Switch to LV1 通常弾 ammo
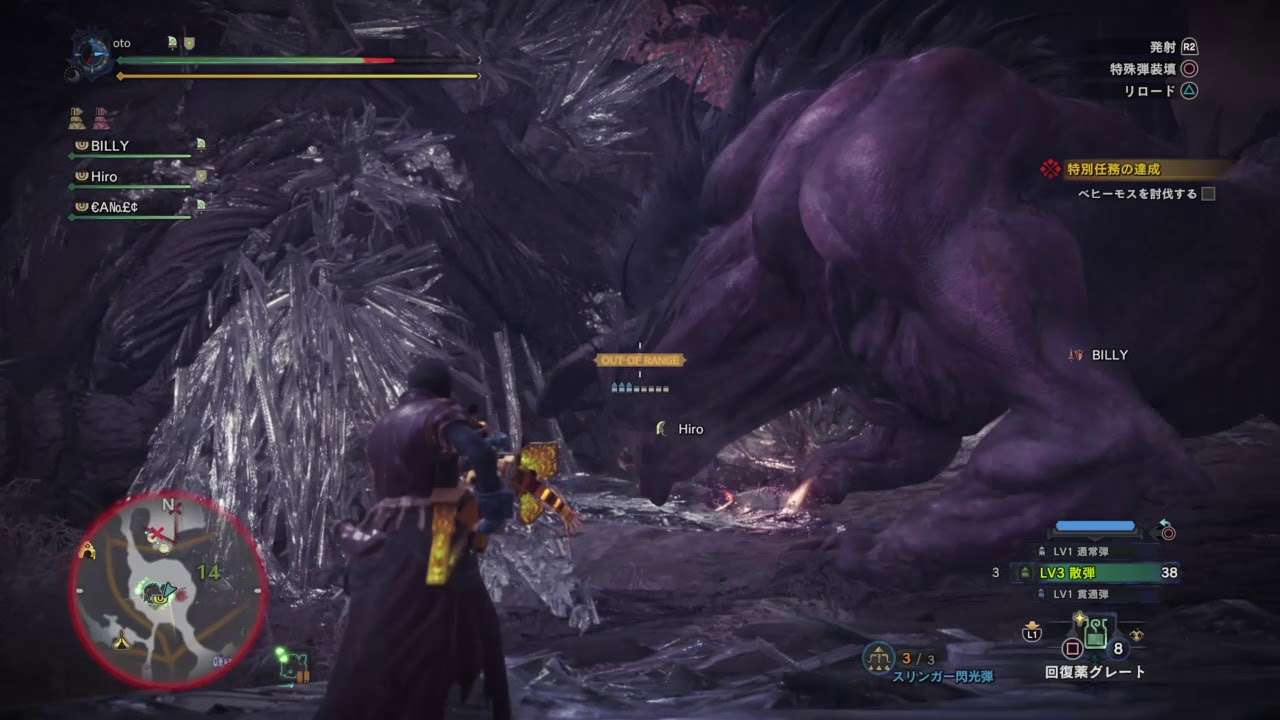The width and height of the screenshot is (1280, 720). 1080,551
